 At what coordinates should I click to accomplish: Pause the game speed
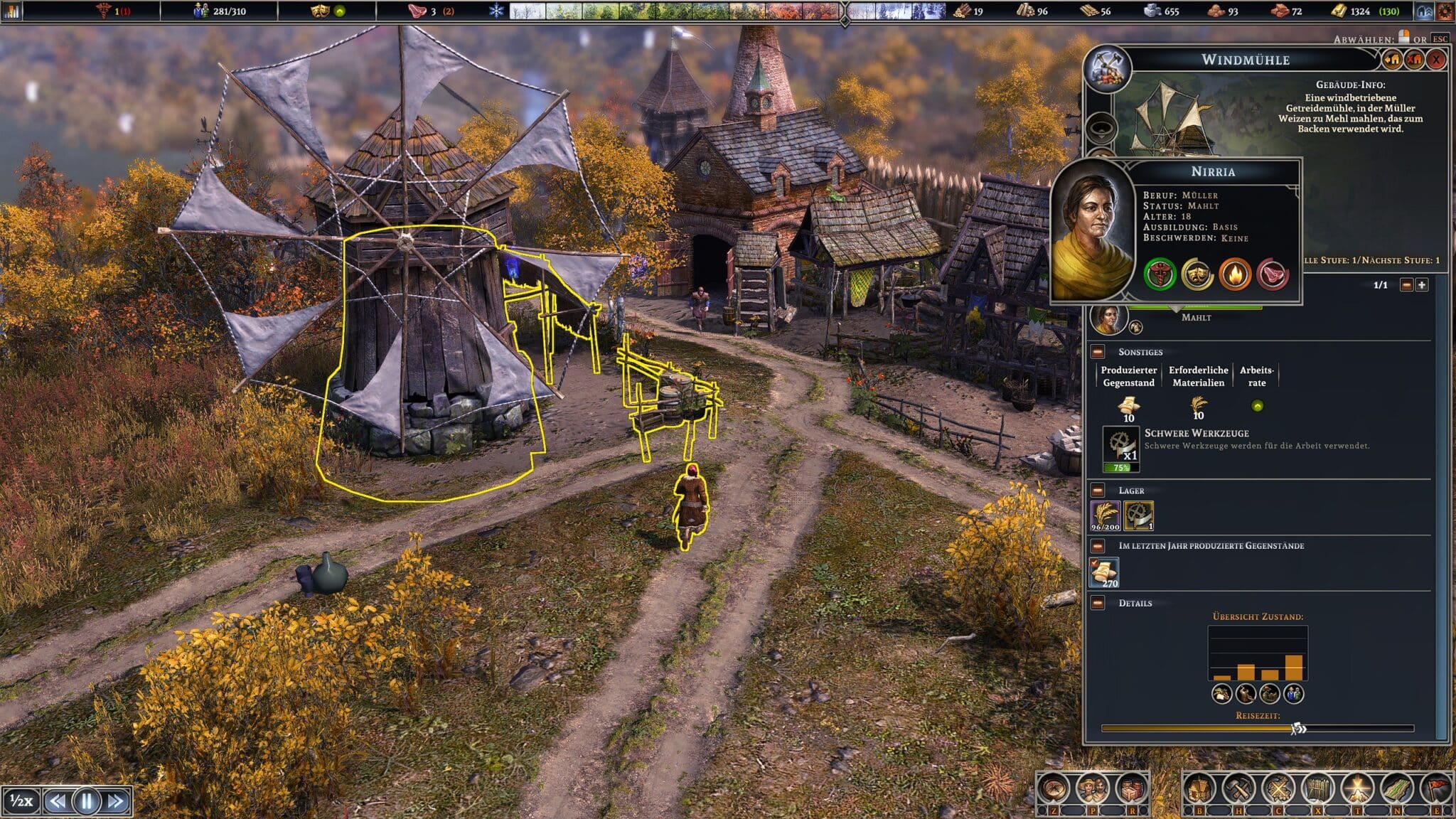pos(87,801)
